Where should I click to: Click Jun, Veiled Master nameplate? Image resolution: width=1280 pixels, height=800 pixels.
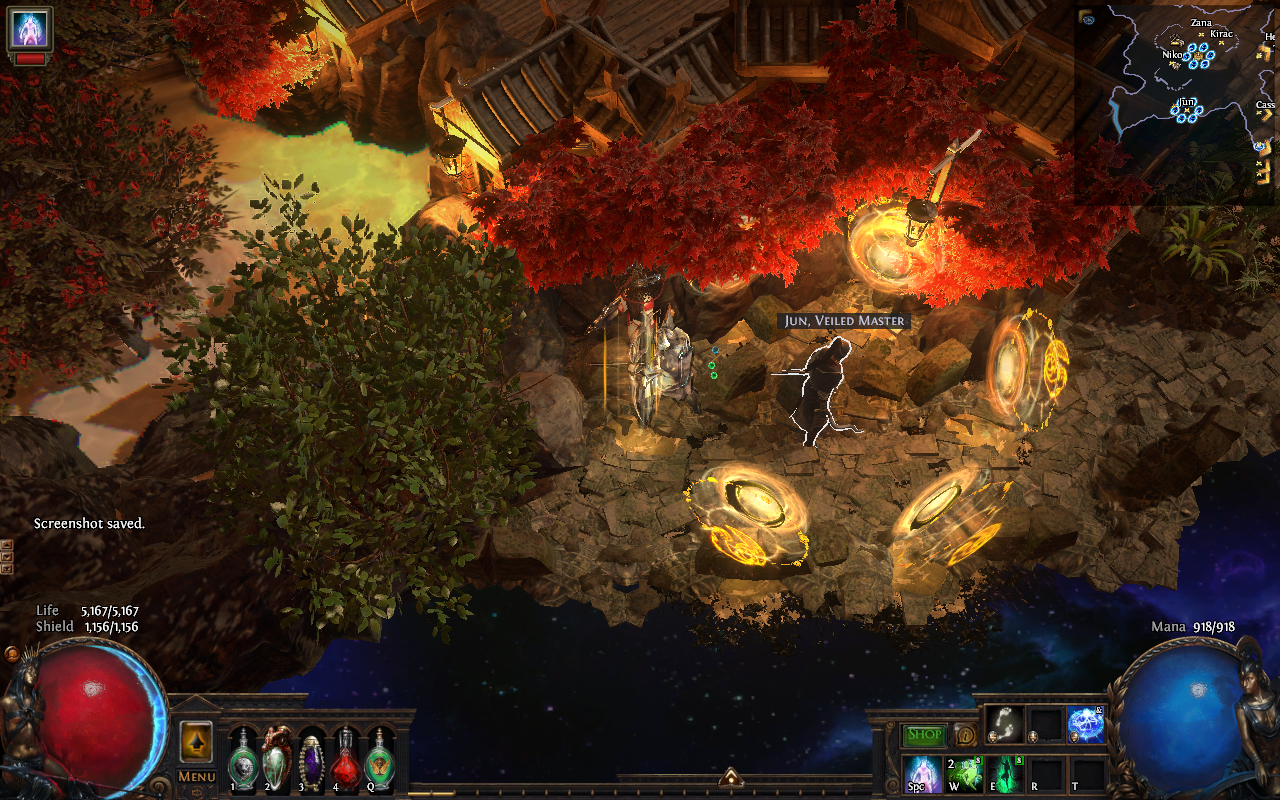tap(844, 321)
